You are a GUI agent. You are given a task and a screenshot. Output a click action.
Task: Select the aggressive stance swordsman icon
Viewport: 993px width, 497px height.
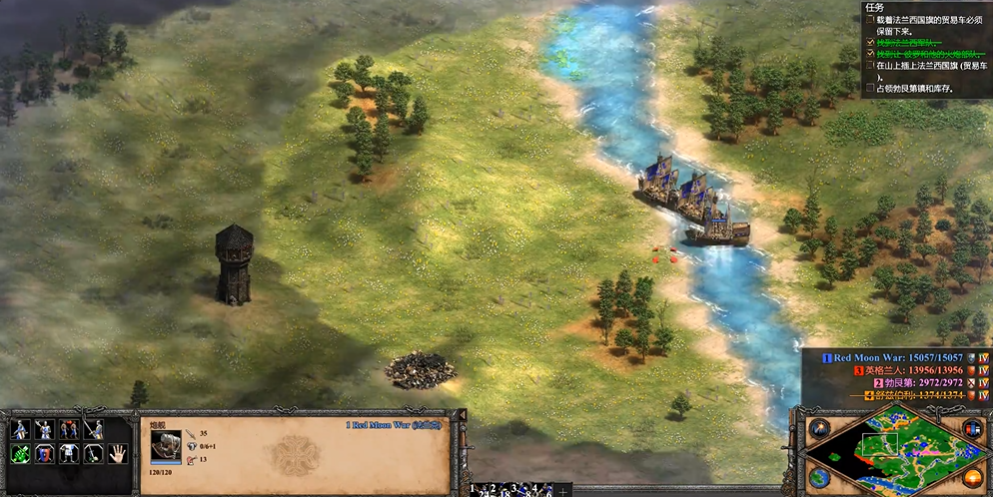pos(20,430)
